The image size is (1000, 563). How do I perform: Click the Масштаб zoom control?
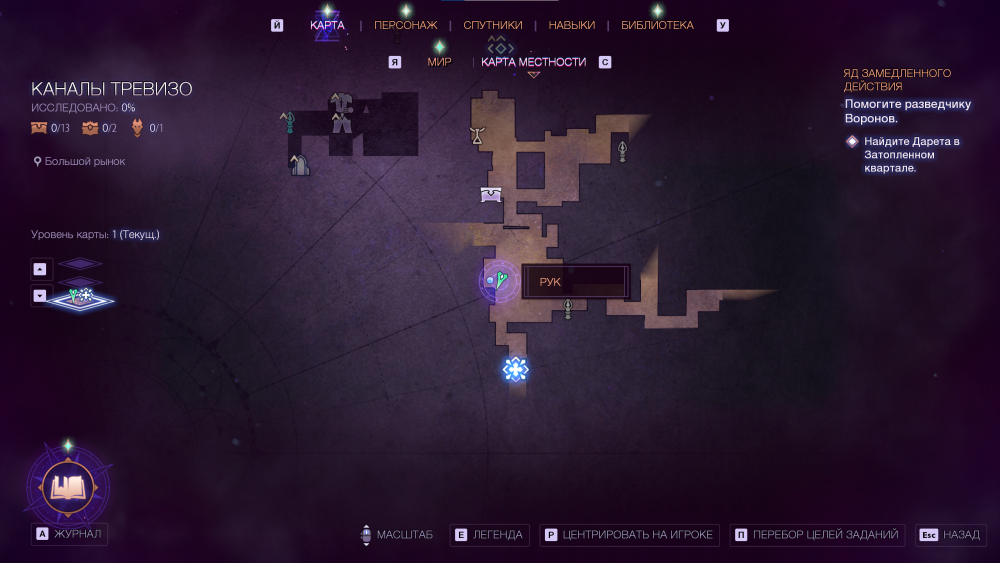point(397,535)
